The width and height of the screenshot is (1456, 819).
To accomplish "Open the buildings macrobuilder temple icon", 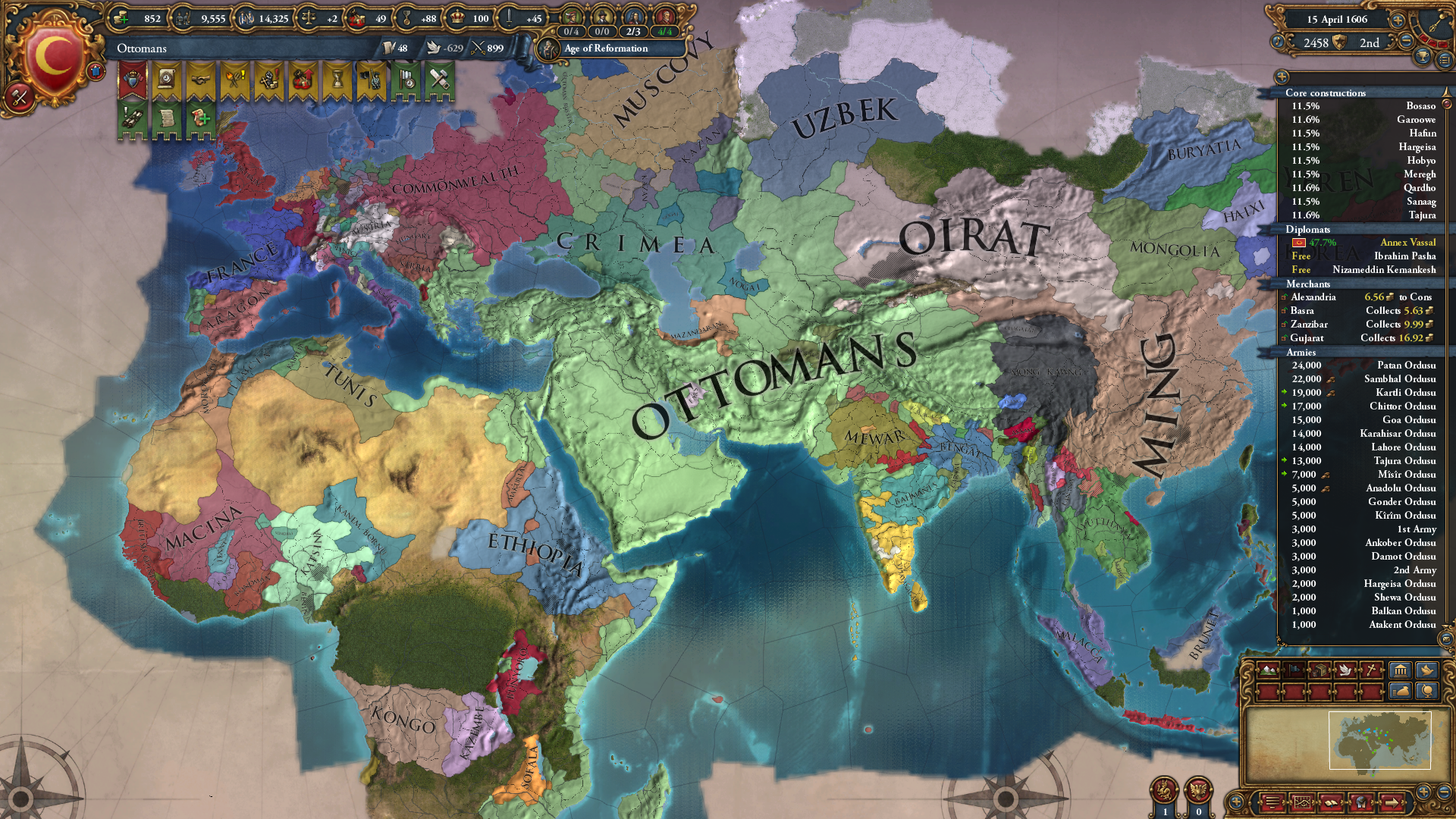I will pyautogui.click(x=1399, y=670).
